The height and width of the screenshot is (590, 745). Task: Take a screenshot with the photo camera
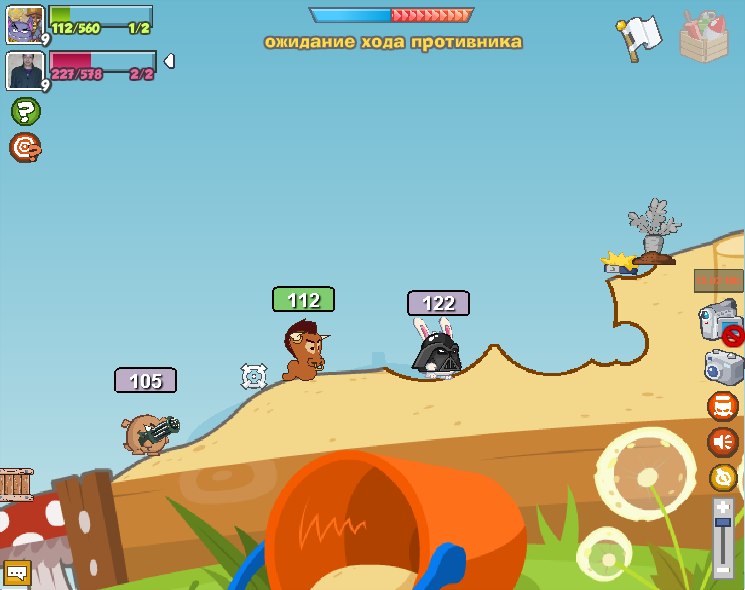(722, 365)
